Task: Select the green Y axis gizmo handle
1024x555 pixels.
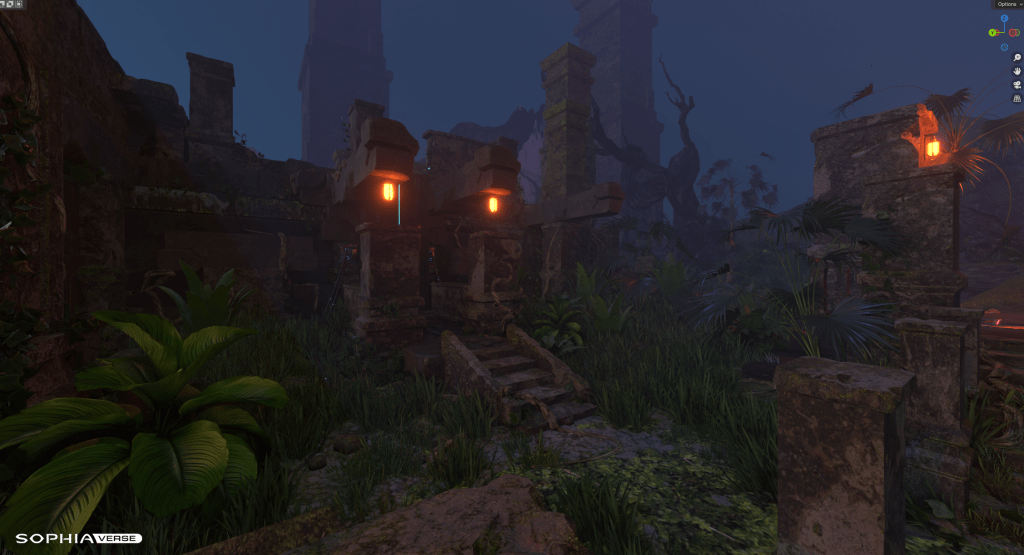Action: tap(993, 32)
